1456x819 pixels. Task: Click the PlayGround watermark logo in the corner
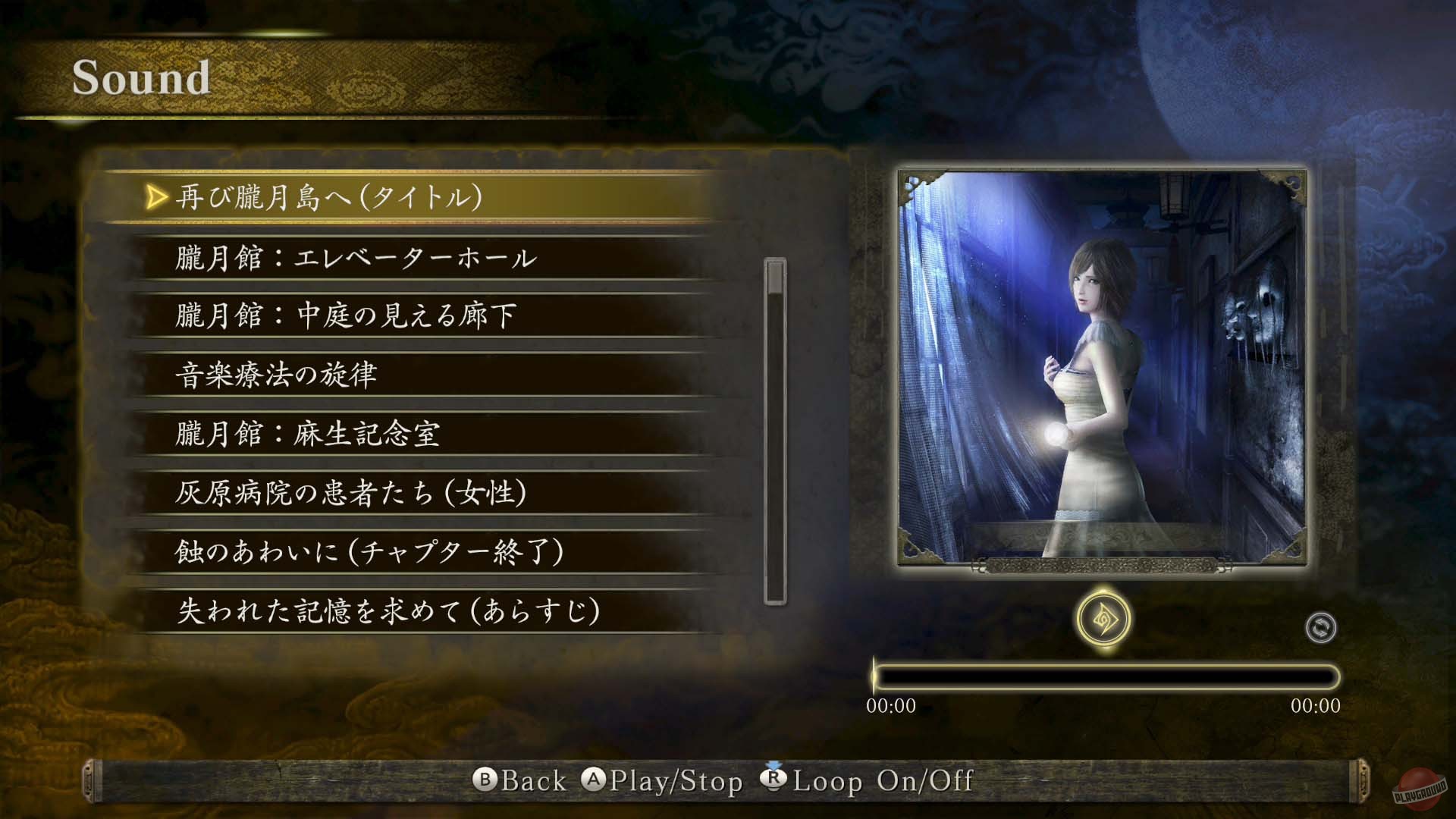tap(1421, 789)
